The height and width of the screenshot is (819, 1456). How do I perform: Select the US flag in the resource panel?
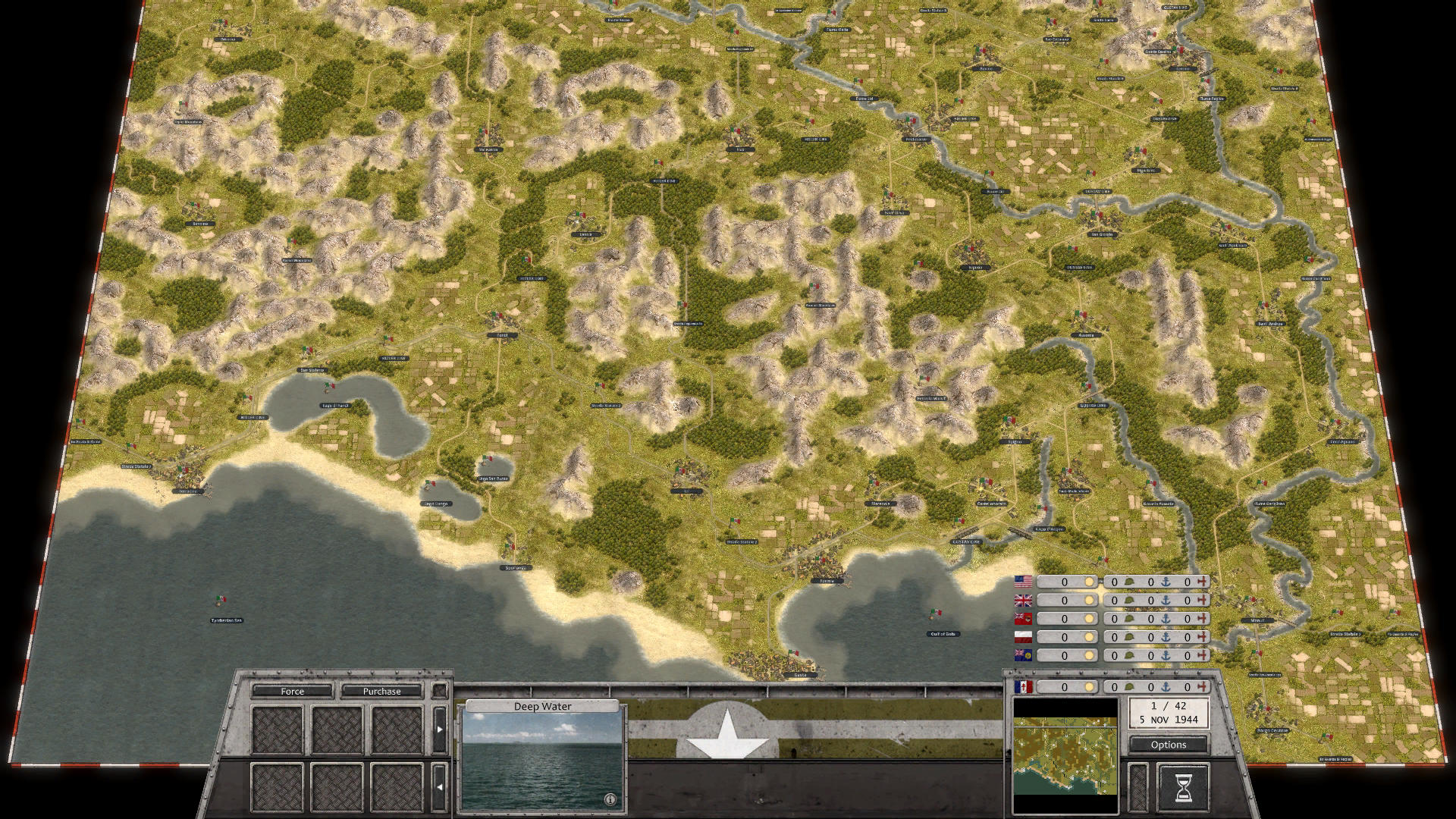tap(1024, 582)
